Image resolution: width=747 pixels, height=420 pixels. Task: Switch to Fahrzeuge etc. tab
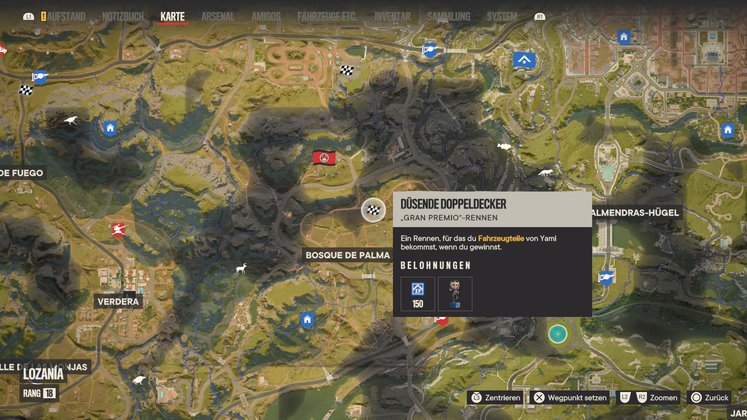tap(326, 17)
